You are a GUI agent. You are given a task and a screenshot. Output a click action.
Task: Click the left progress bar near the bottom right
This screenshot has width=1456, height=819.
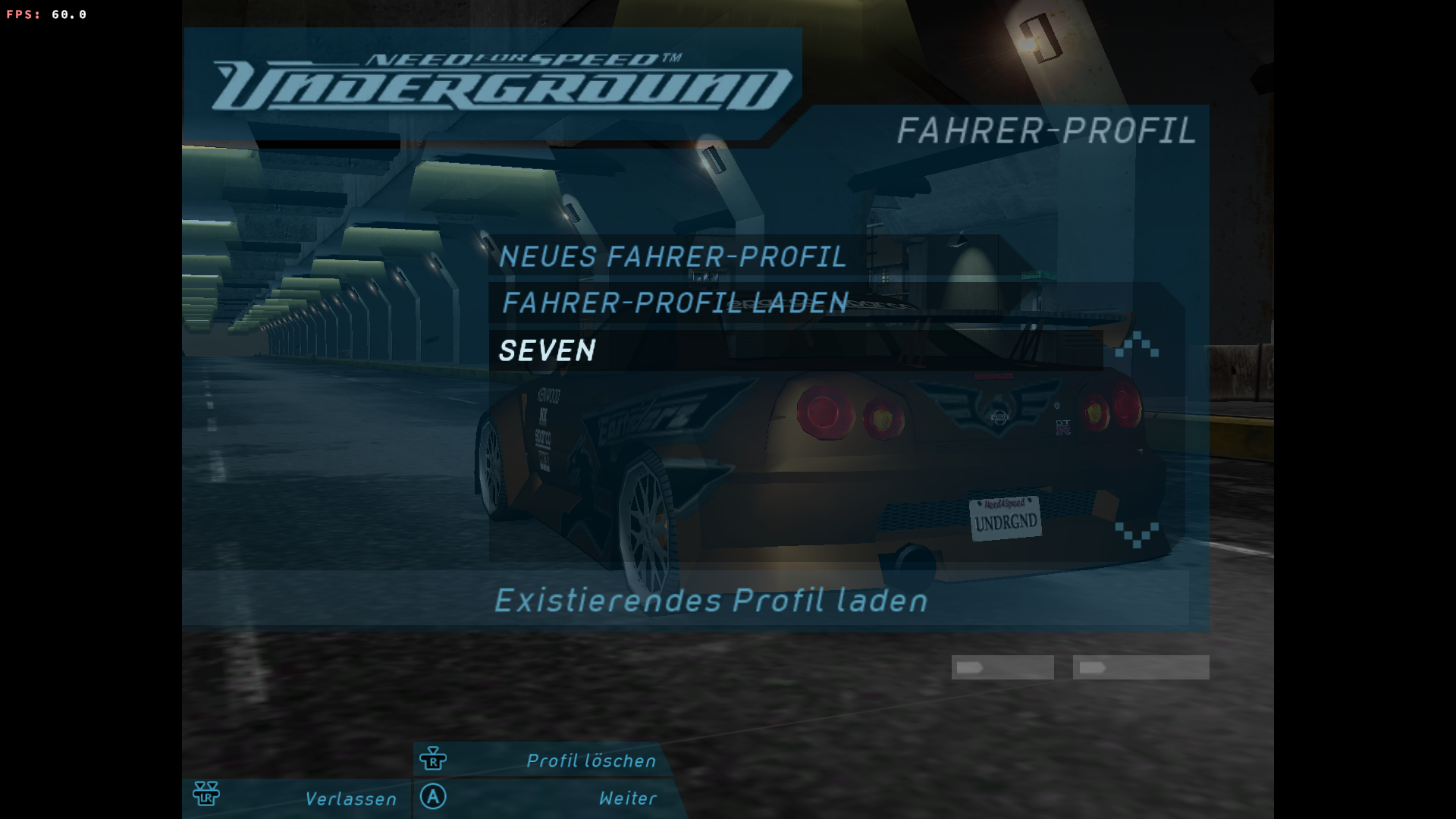(x=1003, y=667)
